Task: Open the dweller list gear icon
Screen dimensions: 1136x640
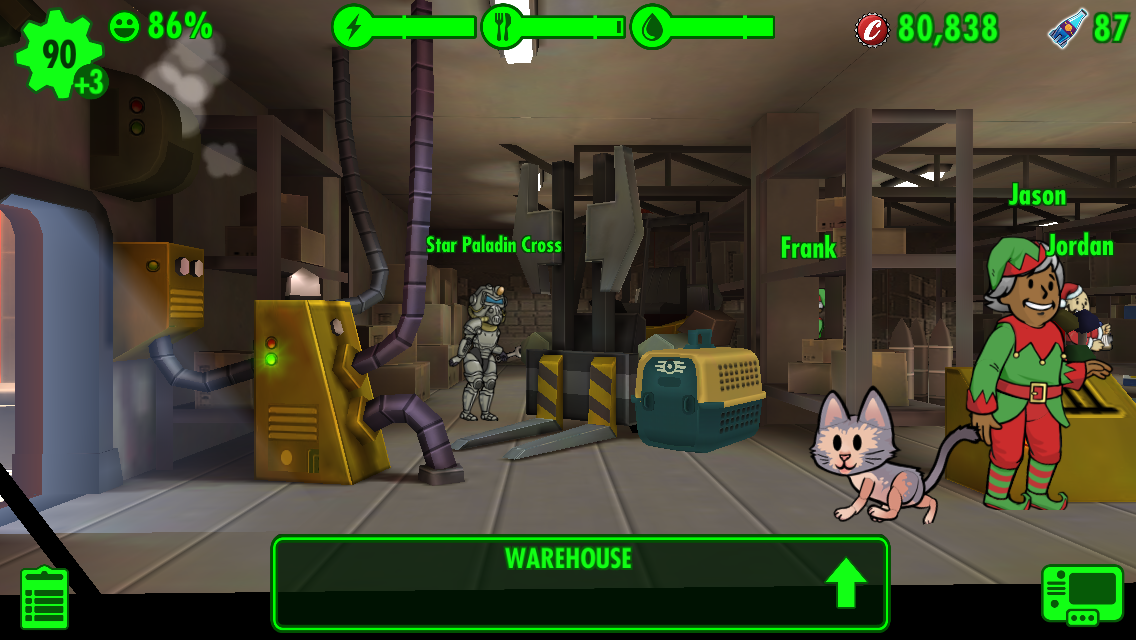Action: click(x=59, y=56)
